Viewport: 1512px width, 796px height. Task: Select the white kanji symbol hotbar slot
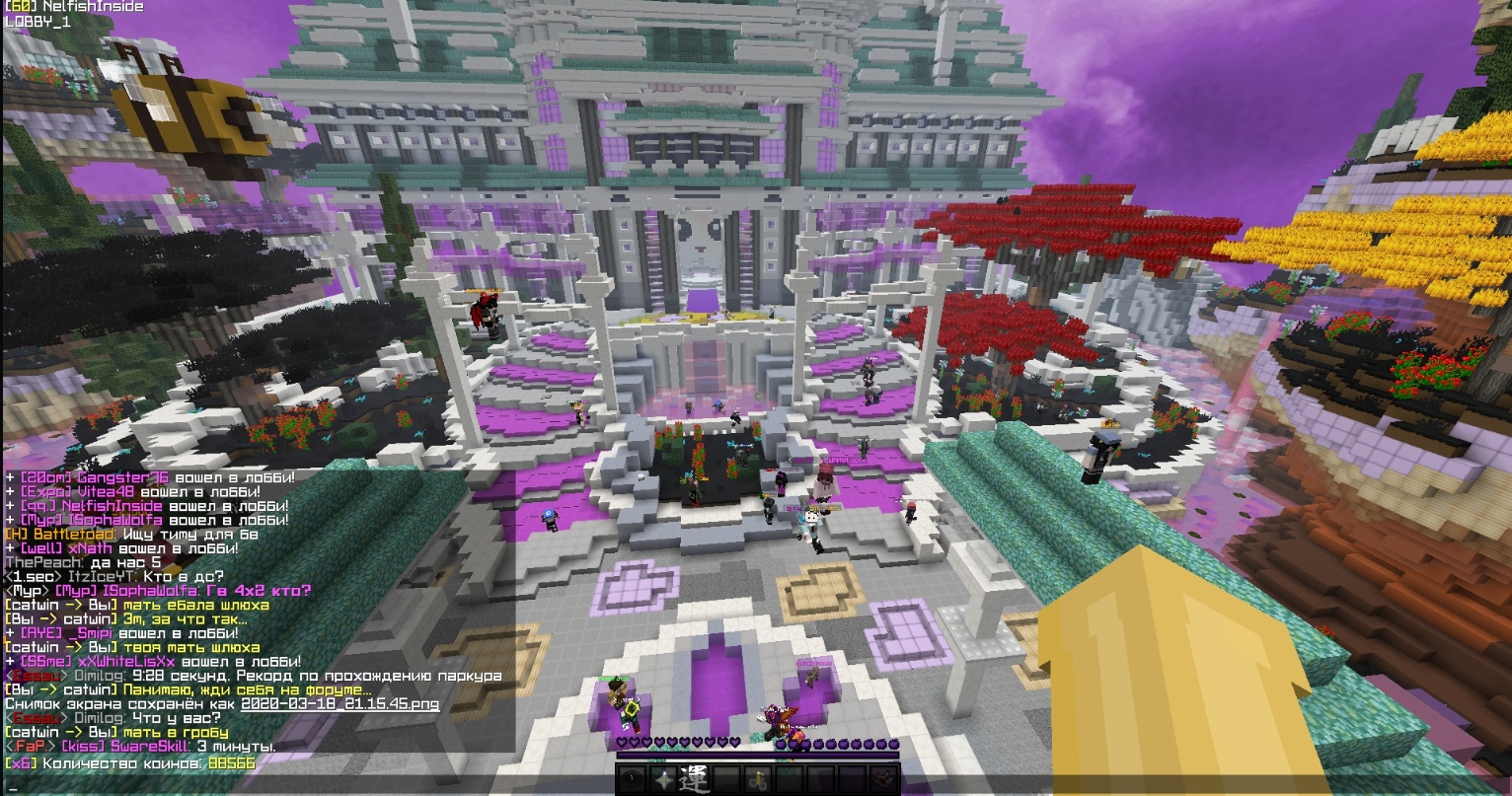pyautogui.click(x=694, y=779)
